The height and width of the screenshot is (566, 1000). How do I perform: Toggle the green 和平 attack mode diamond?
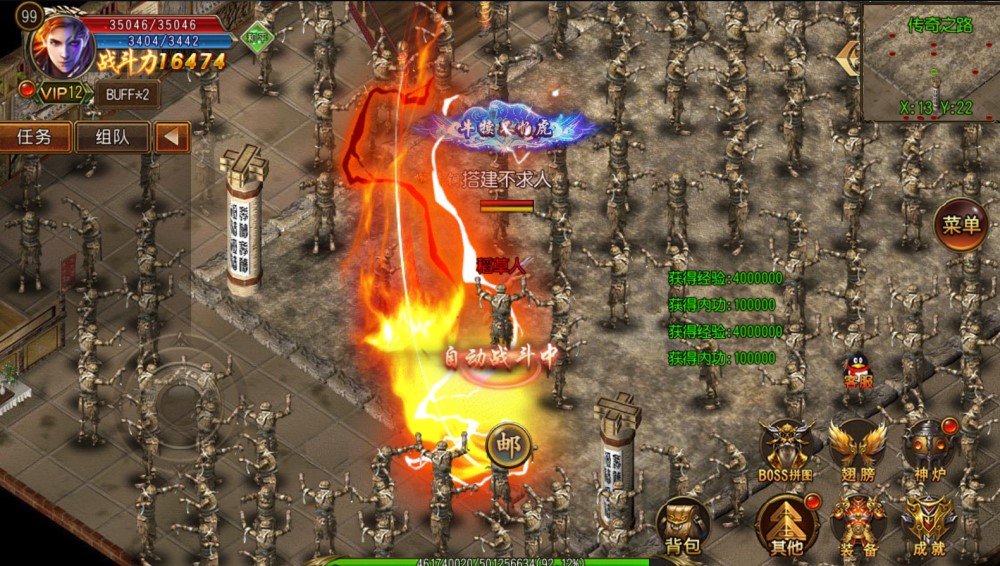pyautogui.click(x=259, y=37)
